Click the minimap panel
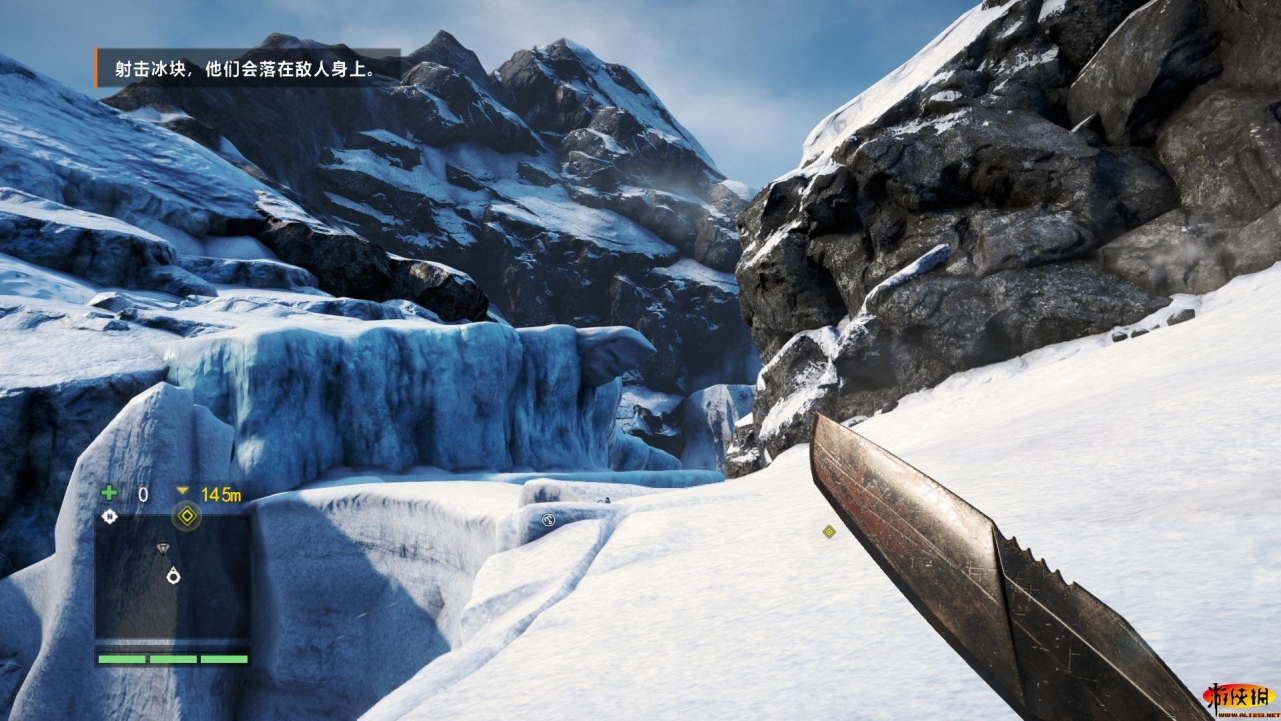The width and height of the screenshot is (1281, 721). click(x=172, y=577)
